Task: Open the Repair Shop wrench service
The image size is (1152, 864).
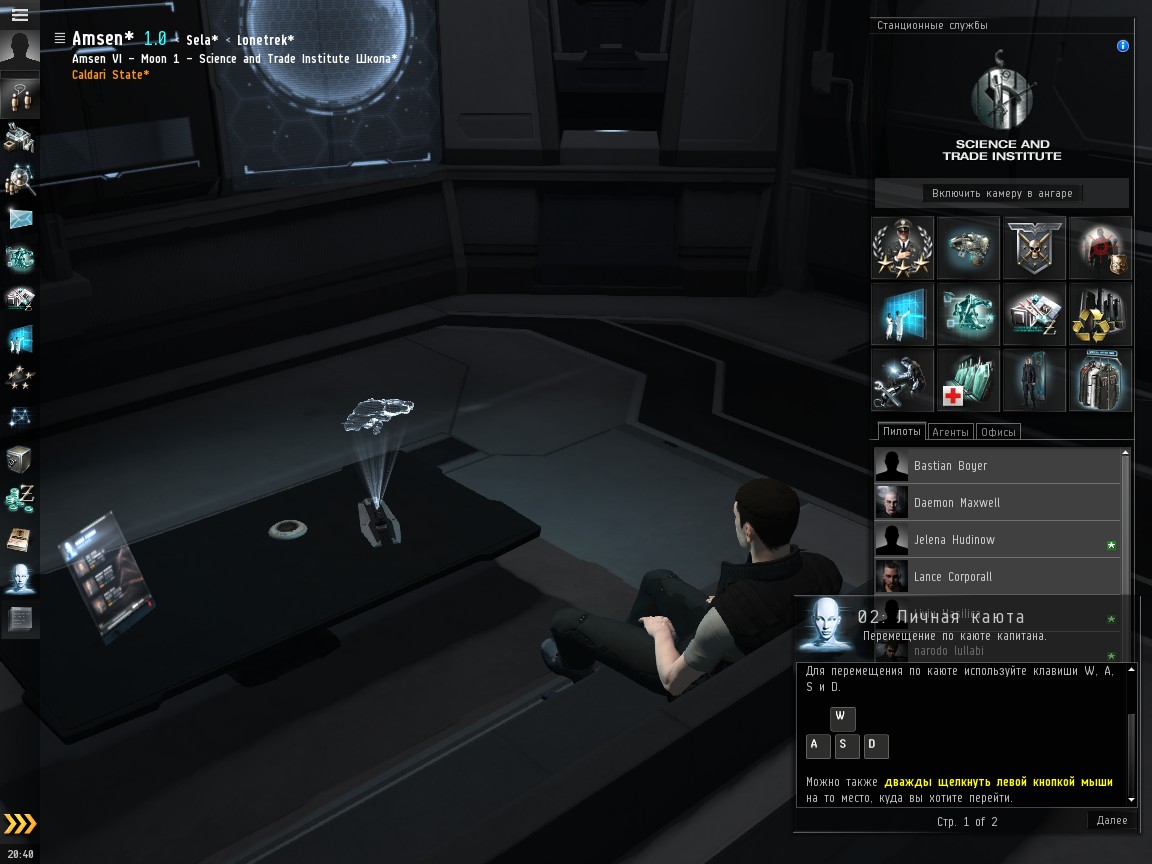Action: pyautogui.click(x=902, y=379)
